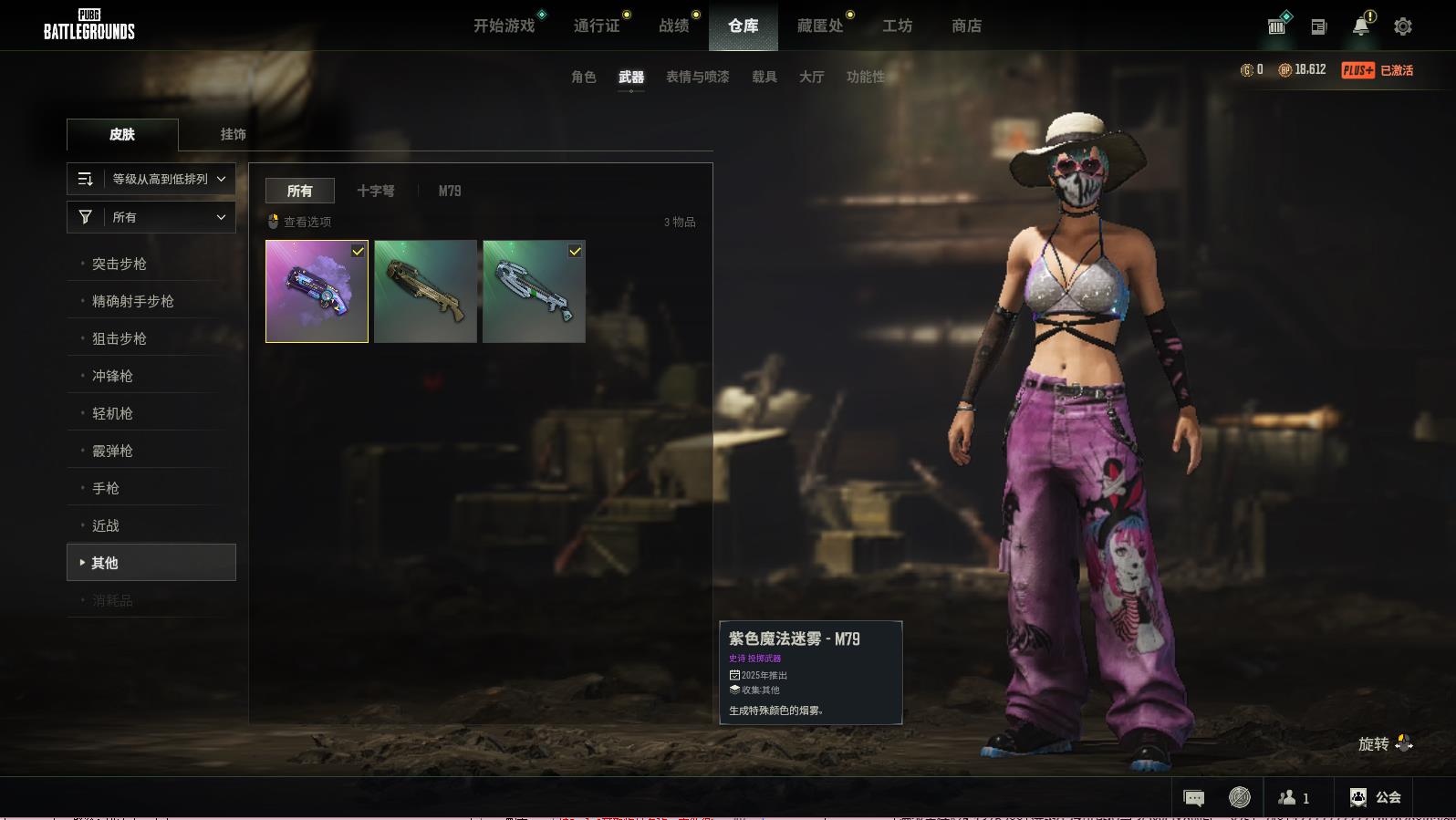The width and height of the screenshot is (1456, 820).
Task: Filter skins by 十字弩 (Crossbow)
Action: 376,191
